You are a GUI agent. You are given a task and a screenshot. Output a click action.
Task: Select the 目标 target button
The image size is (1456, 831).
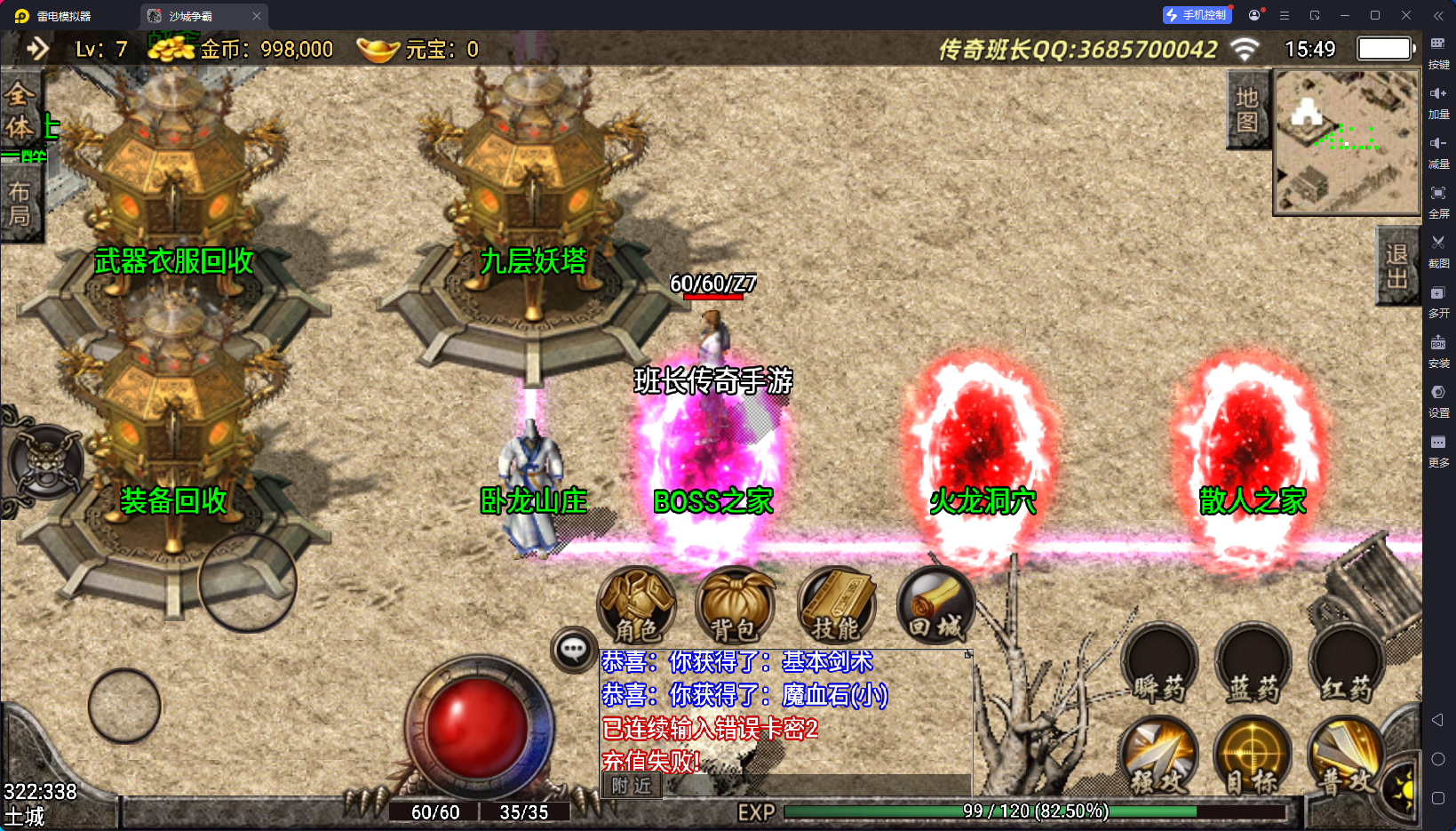pyautogui.click(x=1253, y=757)
